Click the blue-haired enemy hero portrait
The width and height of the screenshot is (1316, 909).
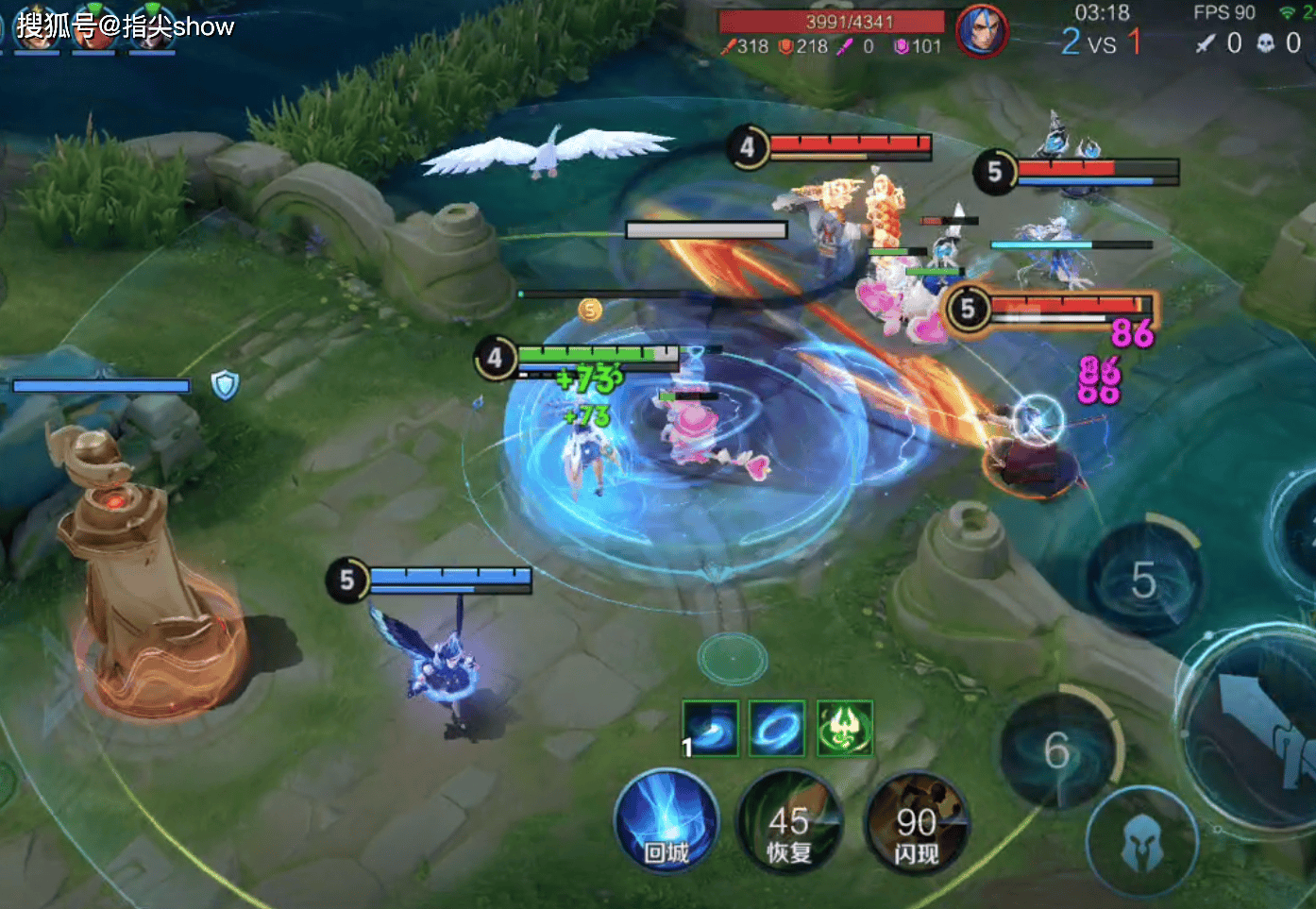pyautogui.click(x=980, y=31)
